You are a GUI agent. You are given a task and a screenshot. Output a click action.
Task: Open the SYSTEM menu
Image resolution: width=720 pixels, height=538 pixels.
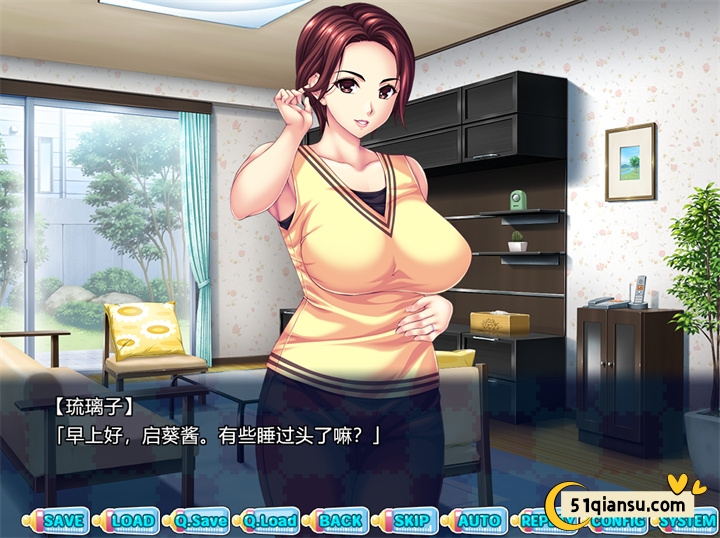point(687,522)
